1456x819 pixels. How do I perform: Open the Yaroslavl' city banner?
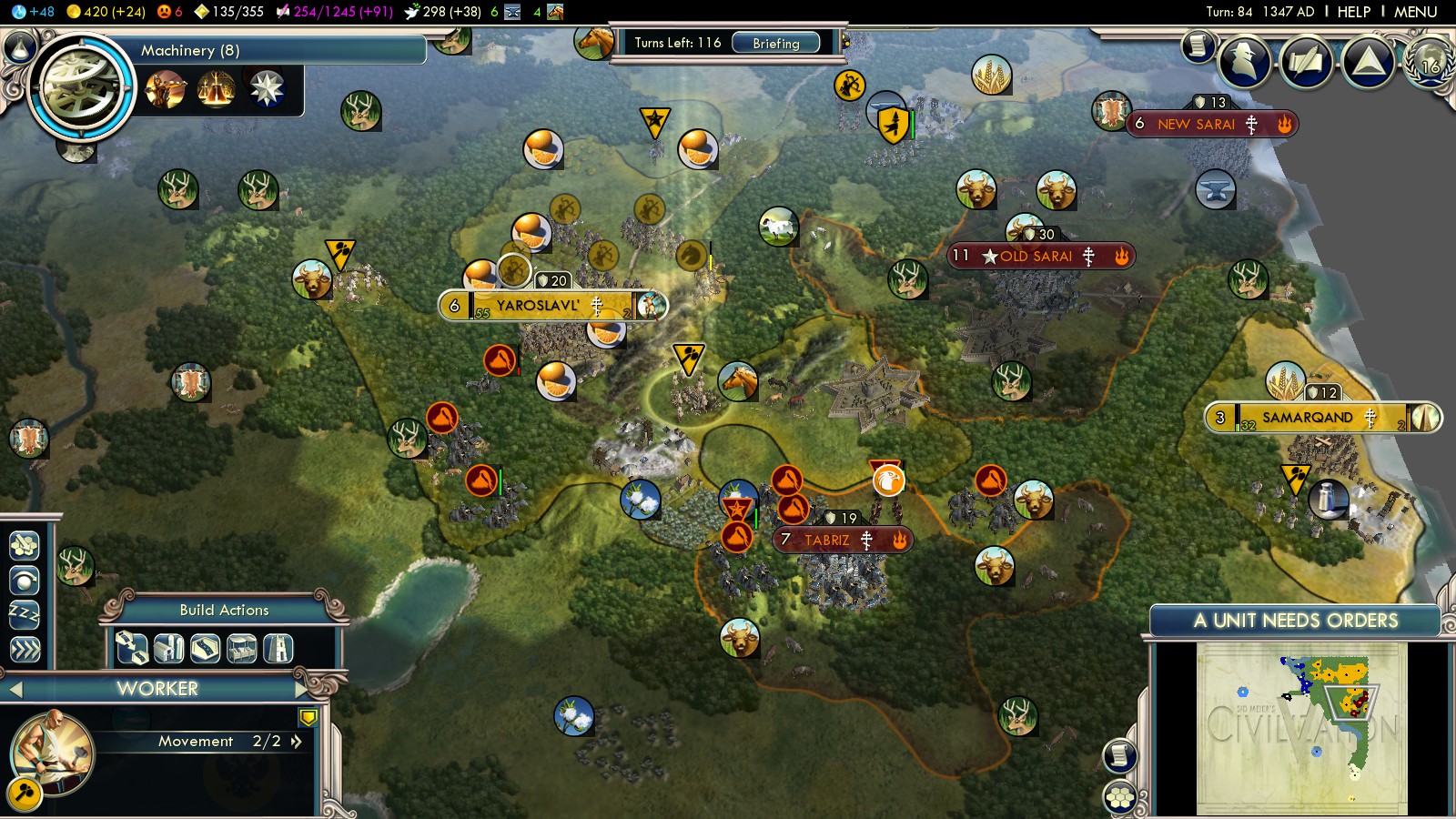click(x=537, y=306)
